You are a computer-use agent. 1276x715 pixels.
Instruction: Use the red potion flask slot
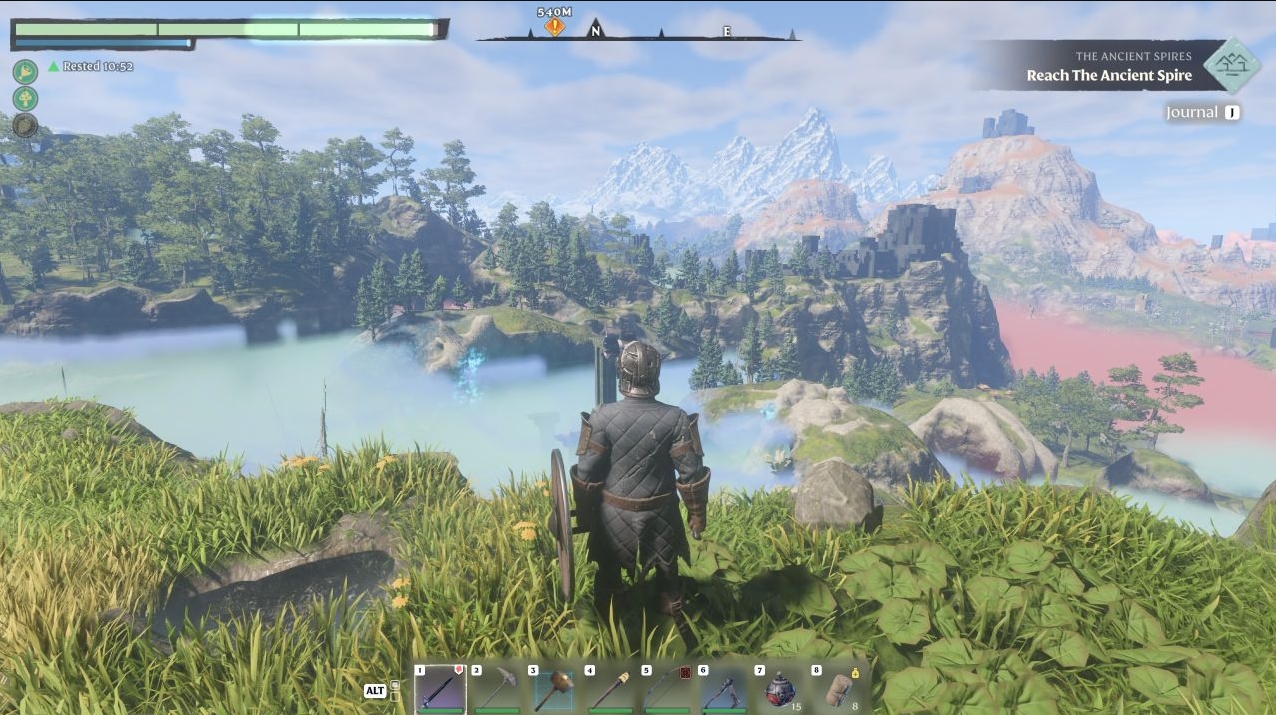coord(780,689)
